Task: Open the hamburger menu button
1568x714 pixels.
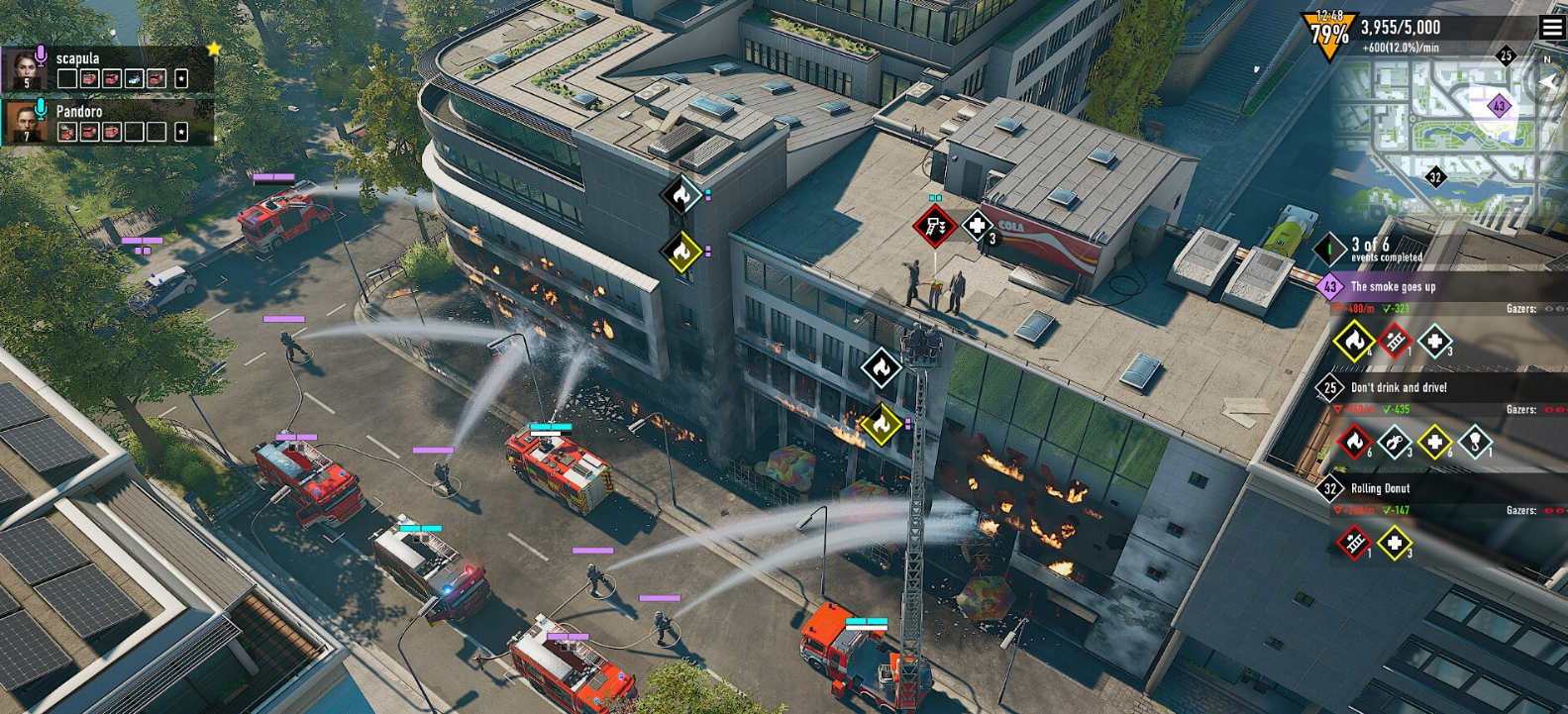Action: coord(1551,28)
